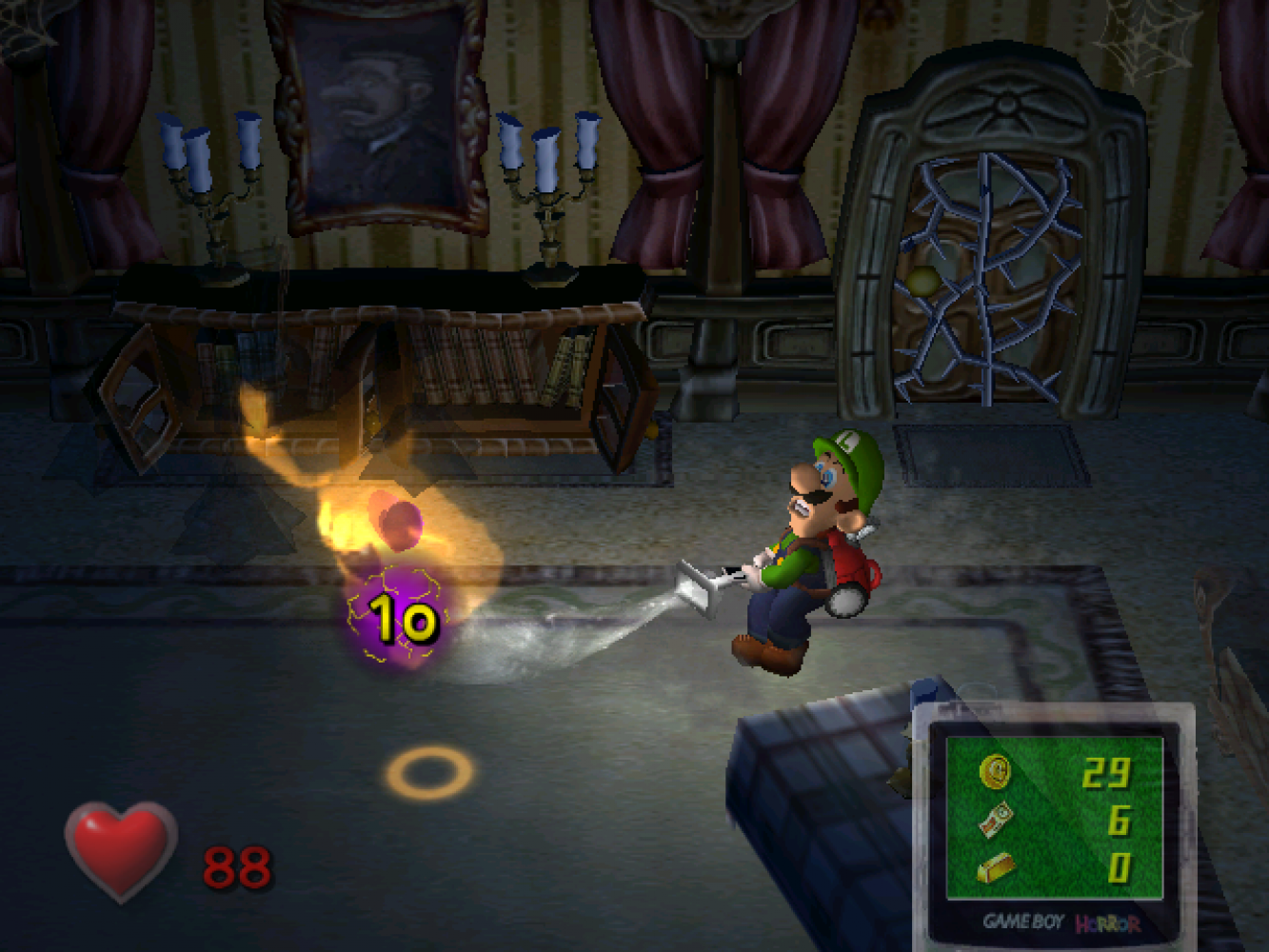Select the cash bill icon

coord(996,819)
